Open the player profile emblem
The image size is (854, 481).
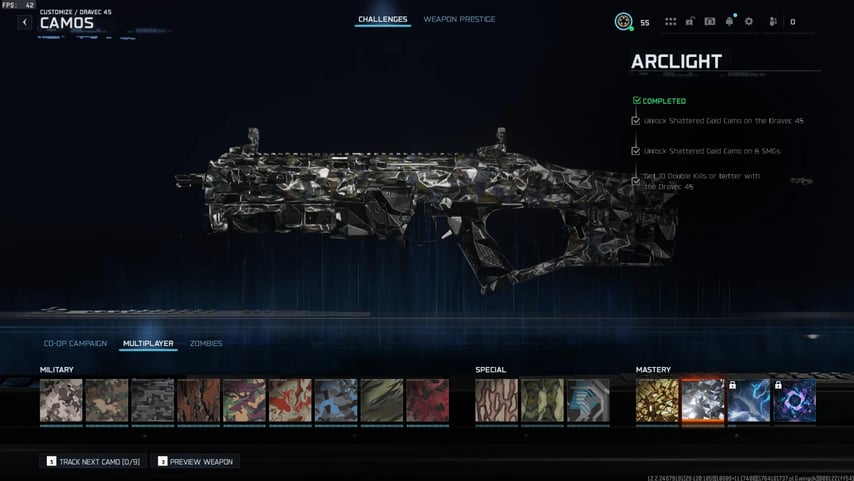pos(623,21)
